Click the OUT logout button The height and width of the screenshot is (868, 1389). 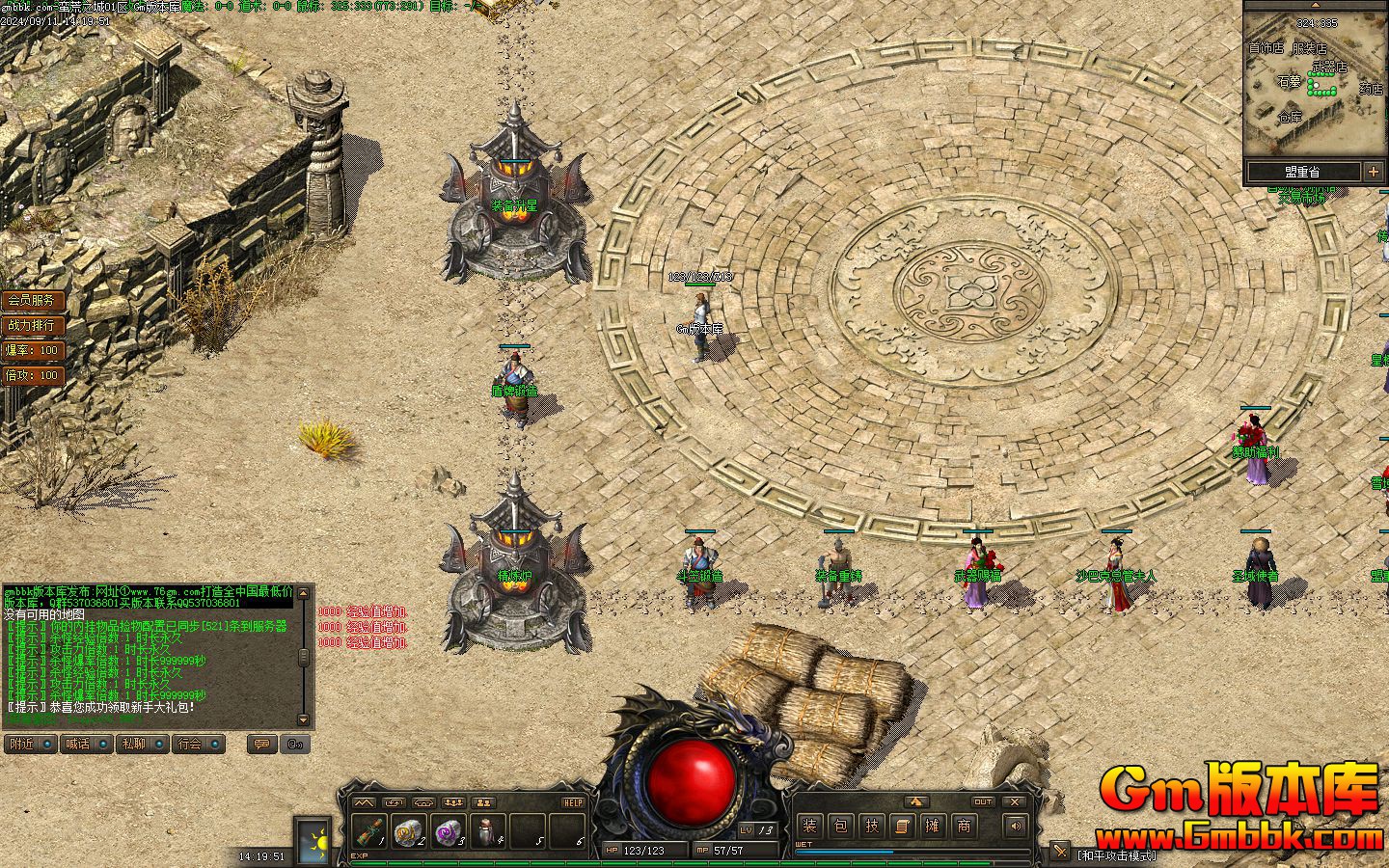(983, 801)
